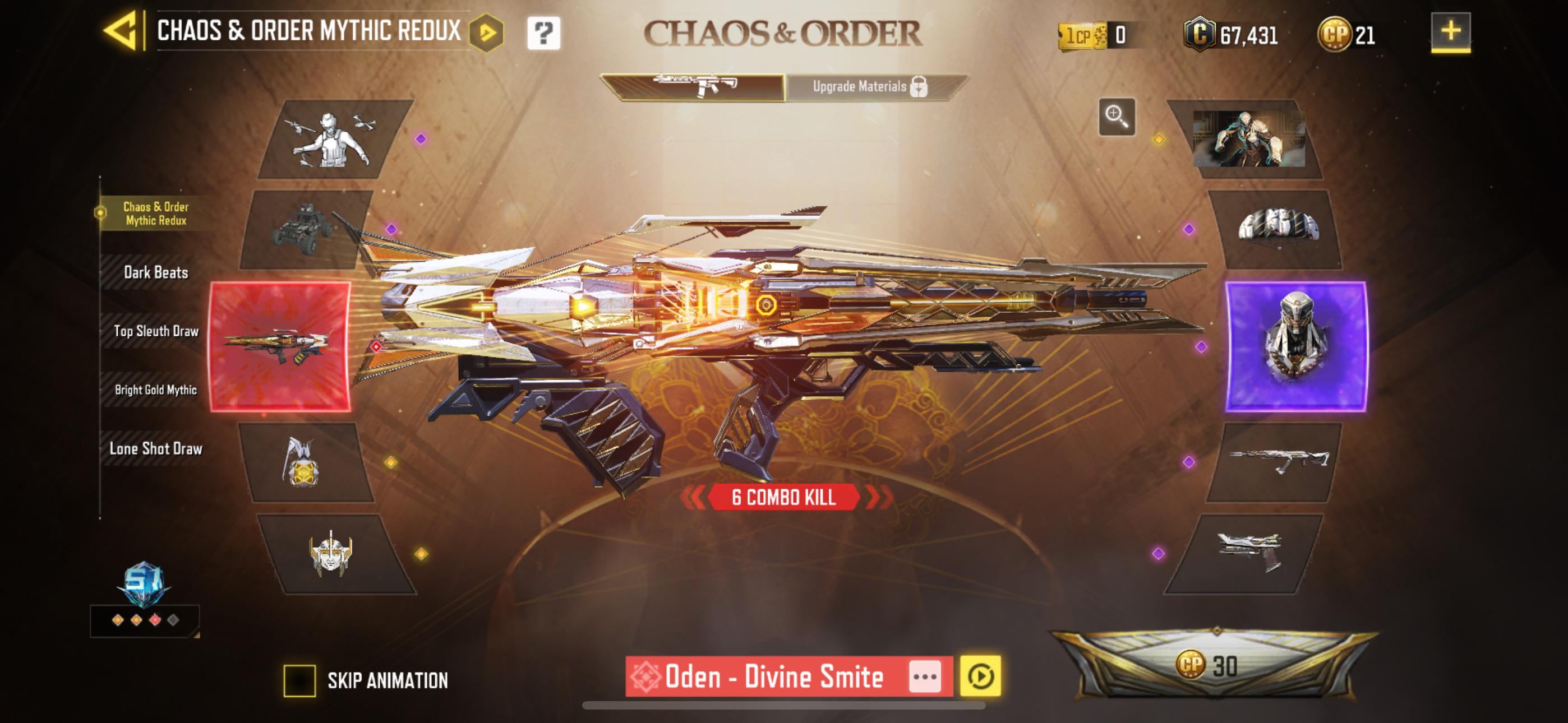
Task: Play the weapon preview video
Action: point(980,676)
